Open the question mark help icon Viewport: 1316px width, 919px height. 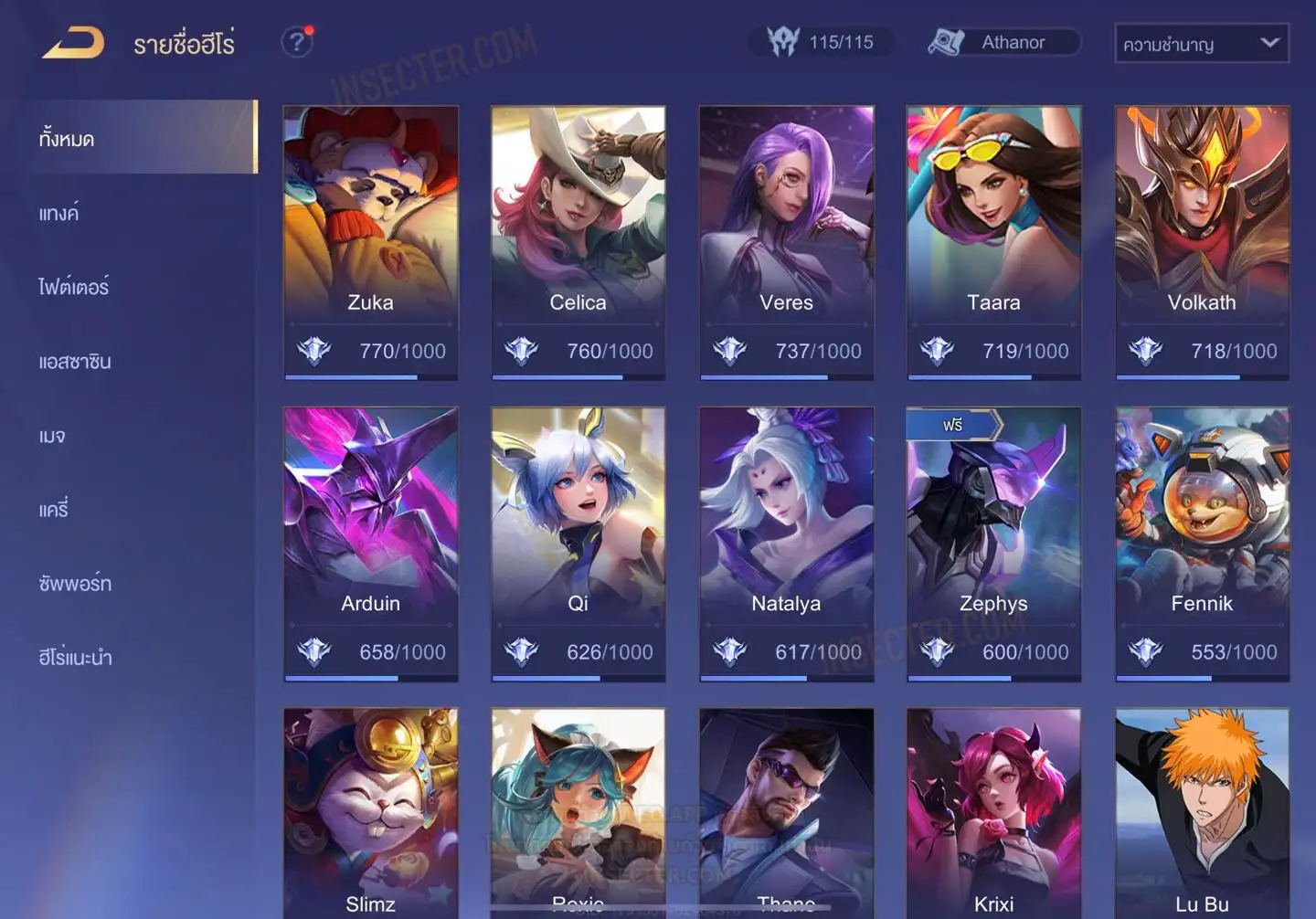[x=296, y=42]
